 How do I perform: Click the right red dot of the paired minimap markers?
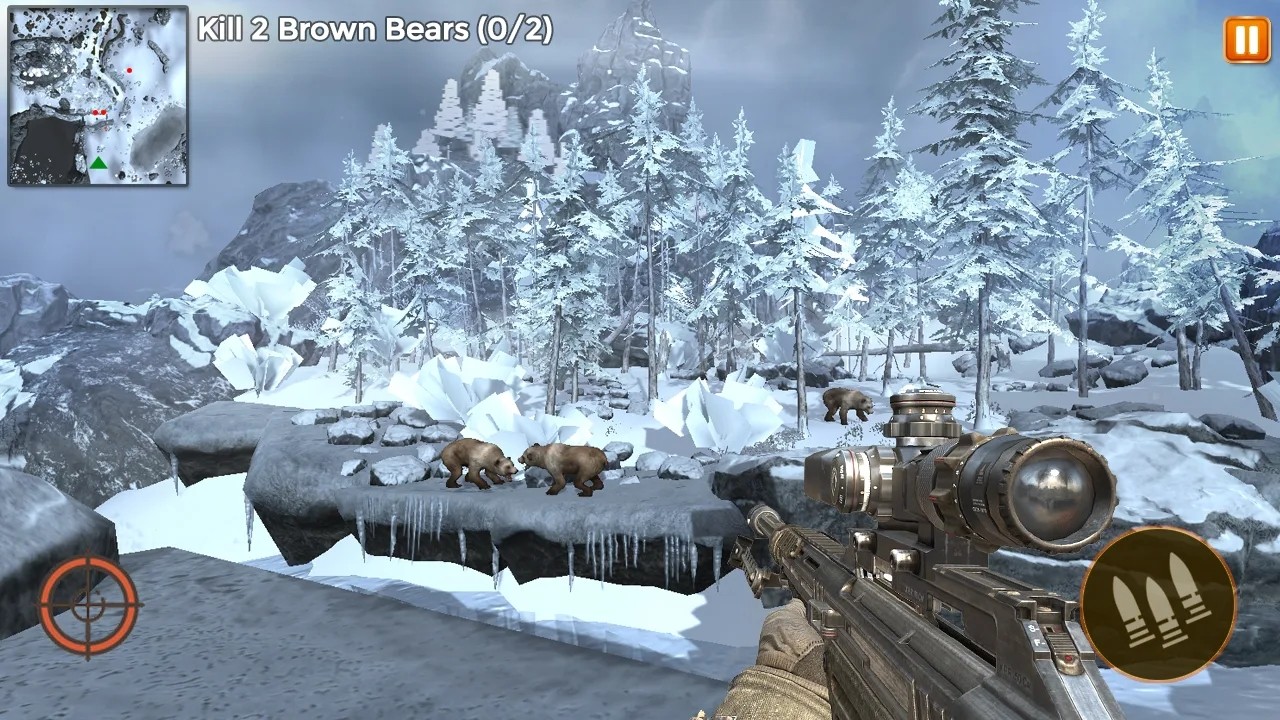pyautogui.click(x=103, y=112)
